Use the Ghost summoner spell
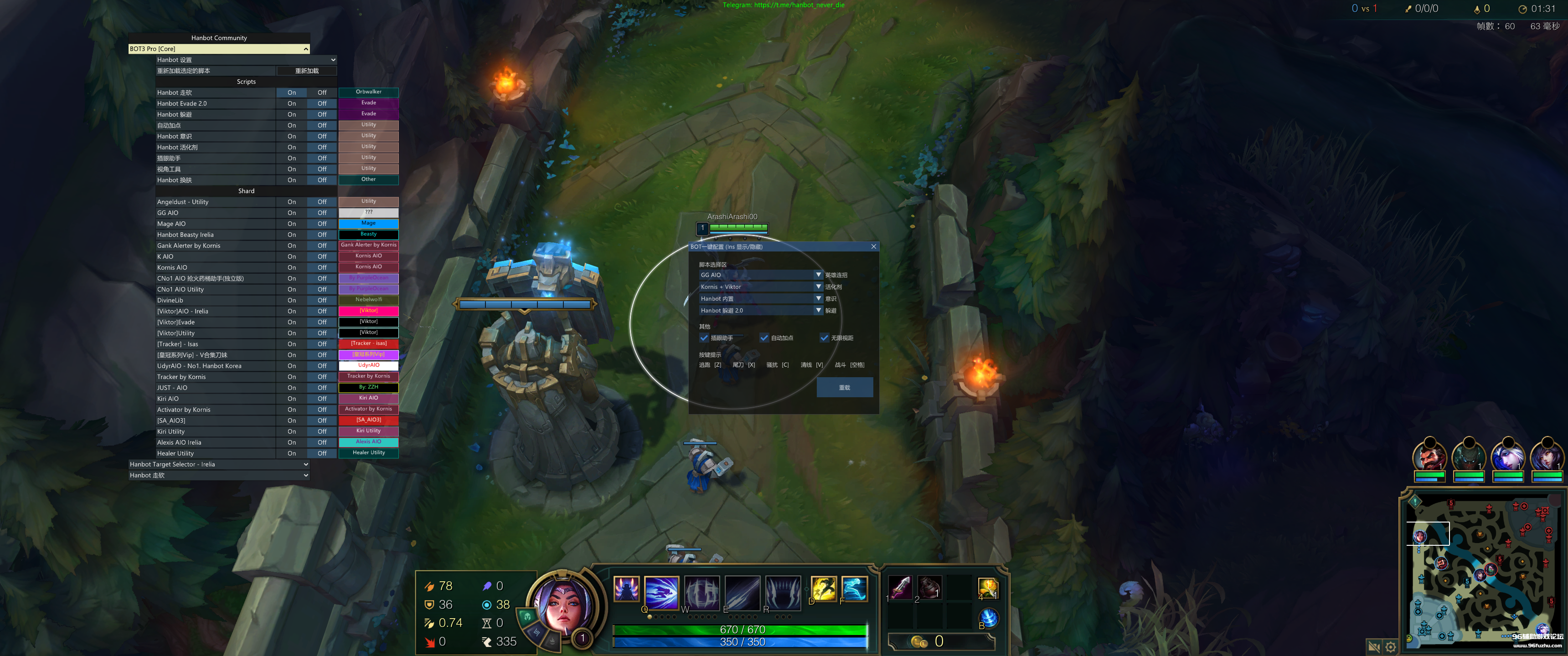Image resolution: width=1568 pixels, height=656 pixels. click(x=854, y=589)
